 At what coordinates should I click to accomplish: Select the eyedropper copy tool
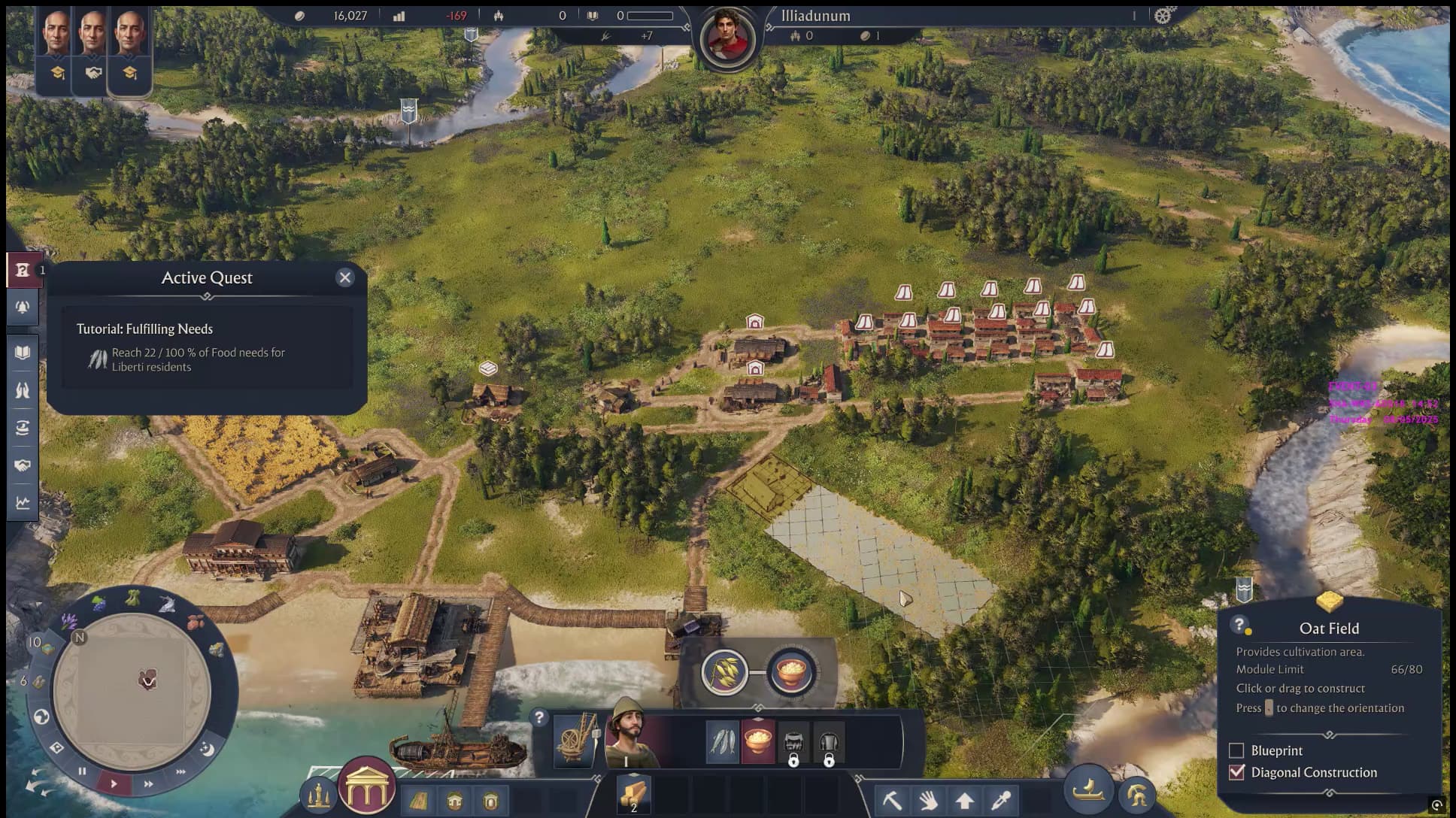coord(1001,800)
